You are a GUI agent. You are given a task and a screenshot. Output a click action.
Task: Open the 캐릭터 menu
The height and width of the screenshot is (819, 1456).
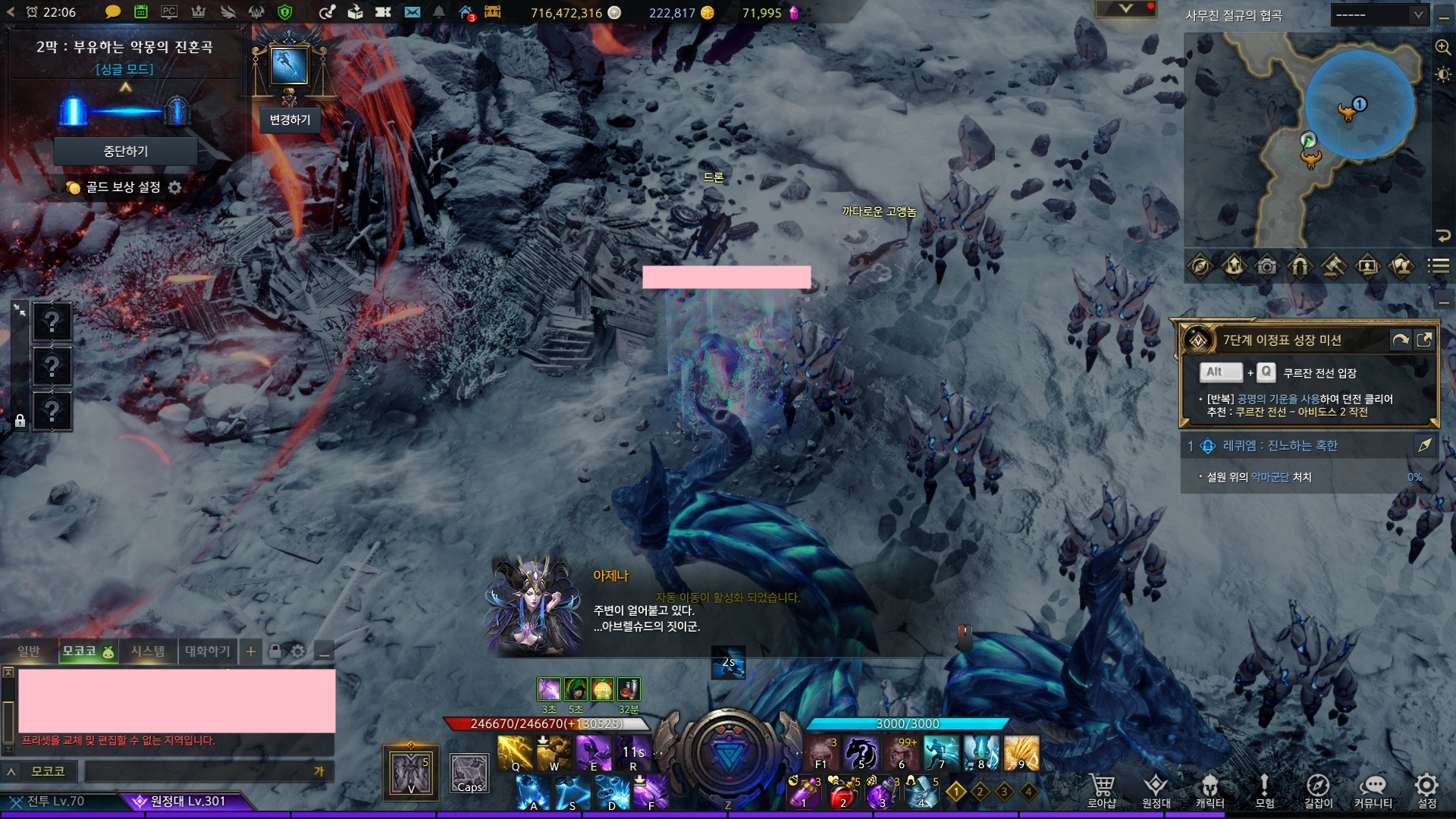1210,791
